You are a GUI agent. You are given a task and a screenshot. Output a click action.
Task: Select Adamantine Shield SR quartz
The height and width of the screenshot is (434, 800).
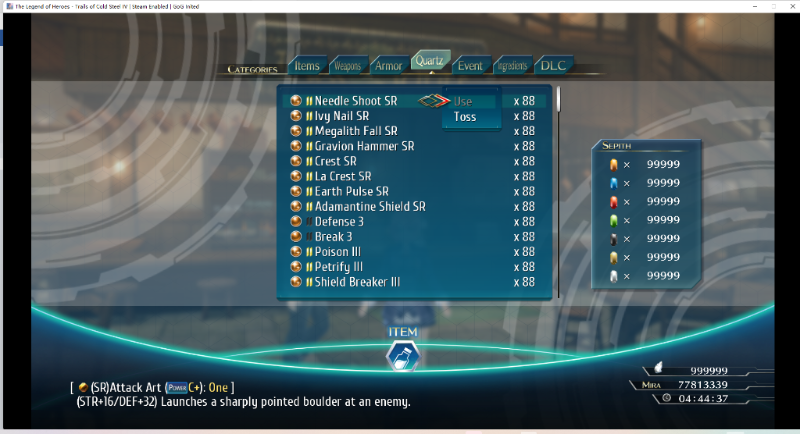click(370, 206)
